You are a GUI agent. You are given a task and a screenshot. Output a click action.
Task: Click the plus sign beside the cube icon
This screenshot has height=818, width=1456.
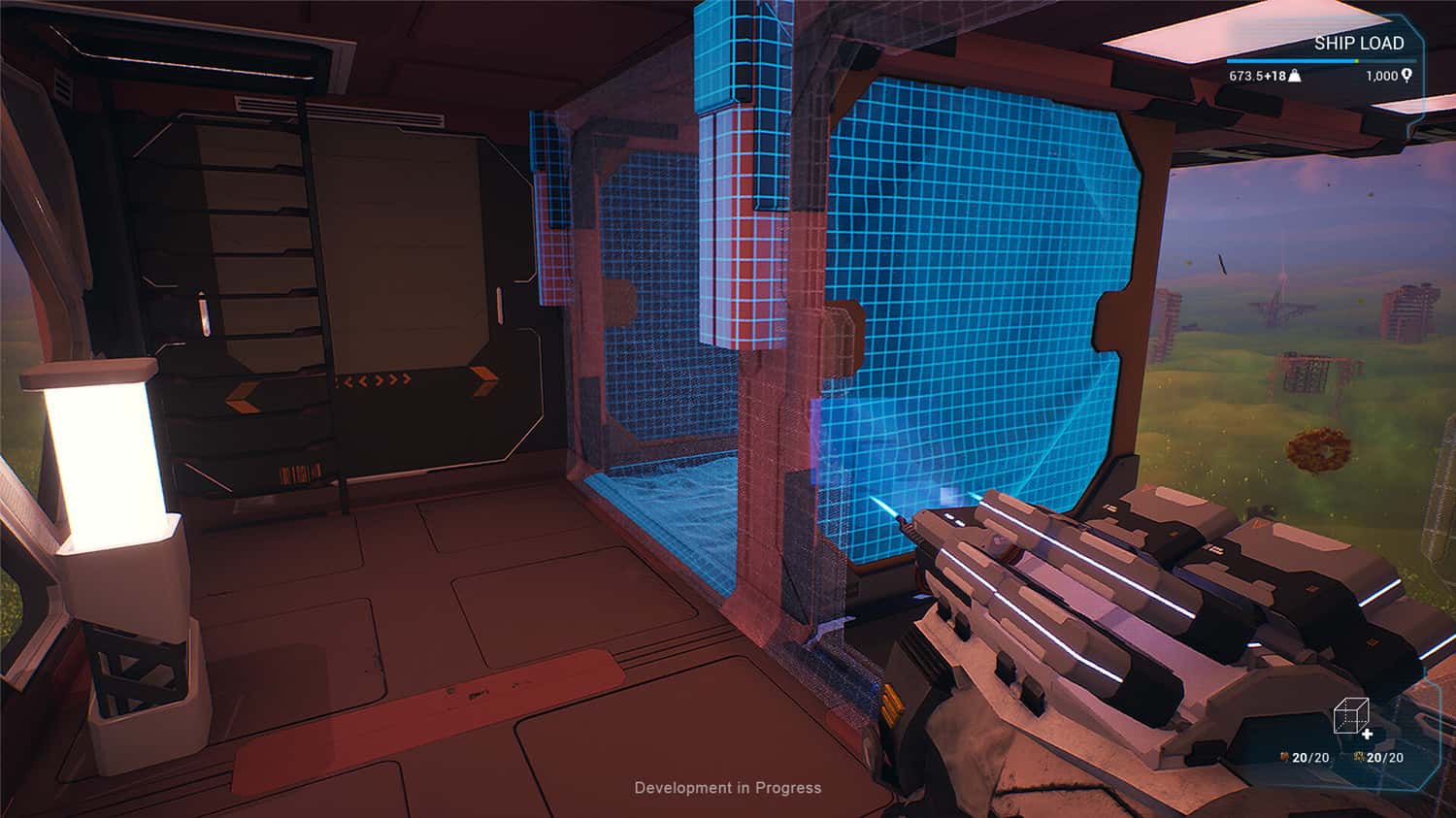point(1368,734)
